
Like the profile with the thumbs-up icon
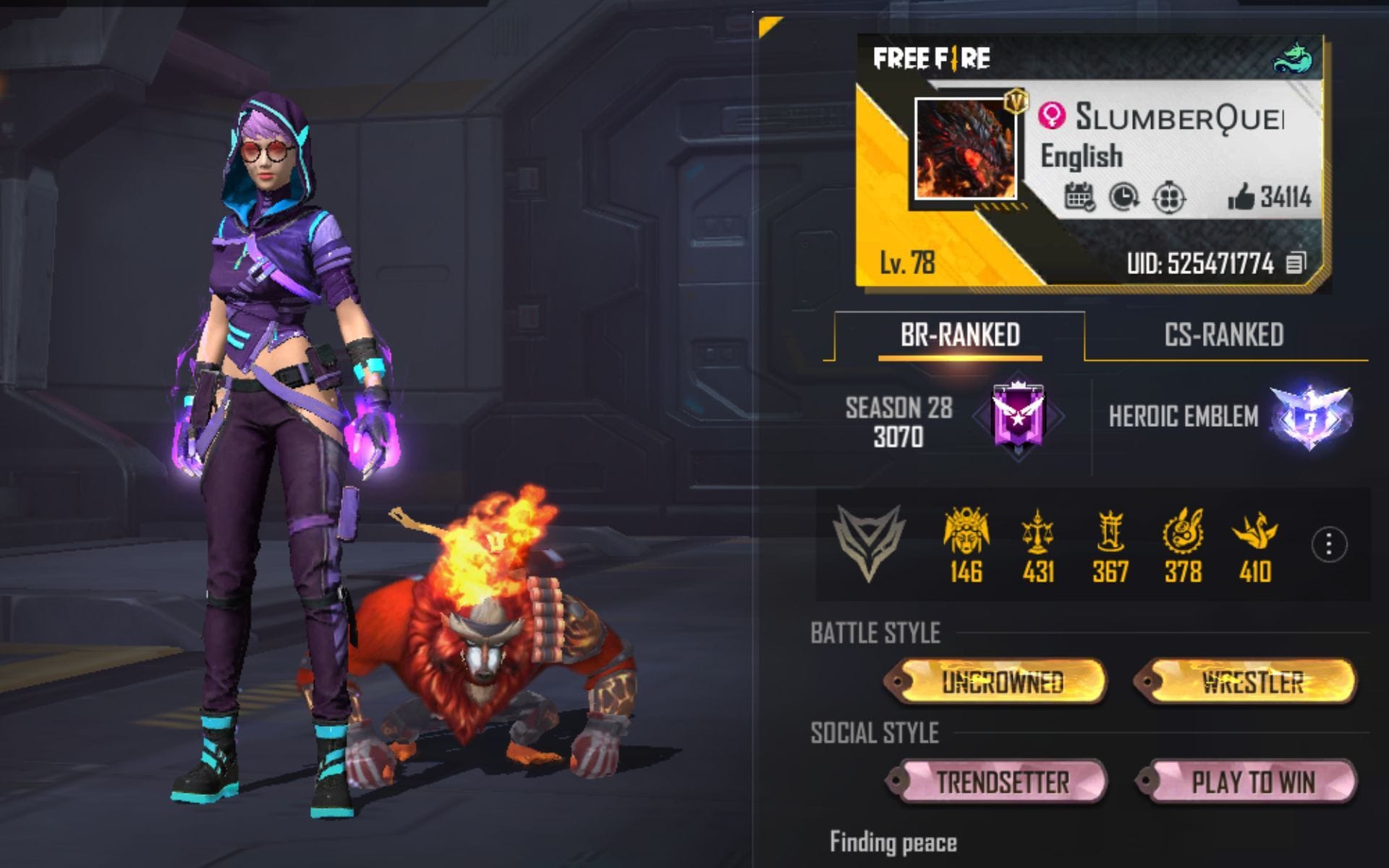pos(1241,196)
